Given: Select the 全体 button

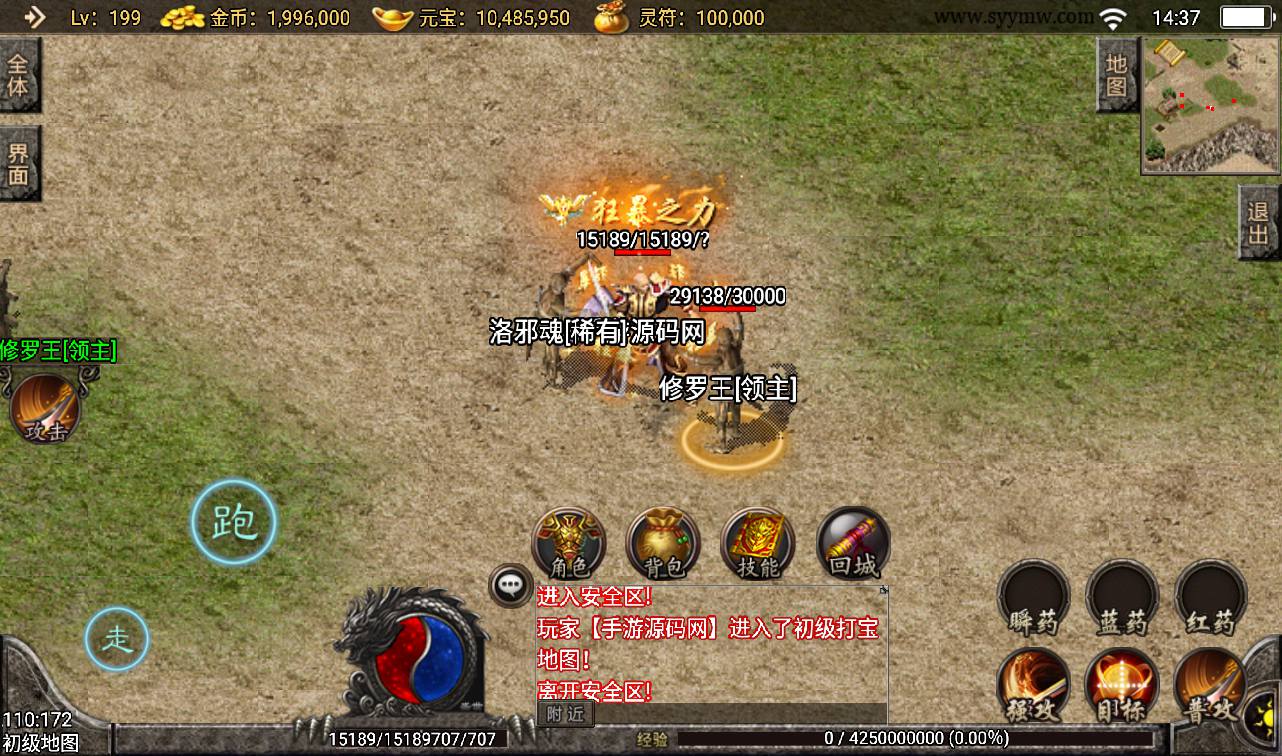Looking at the screenshot, I should (19, 74).
